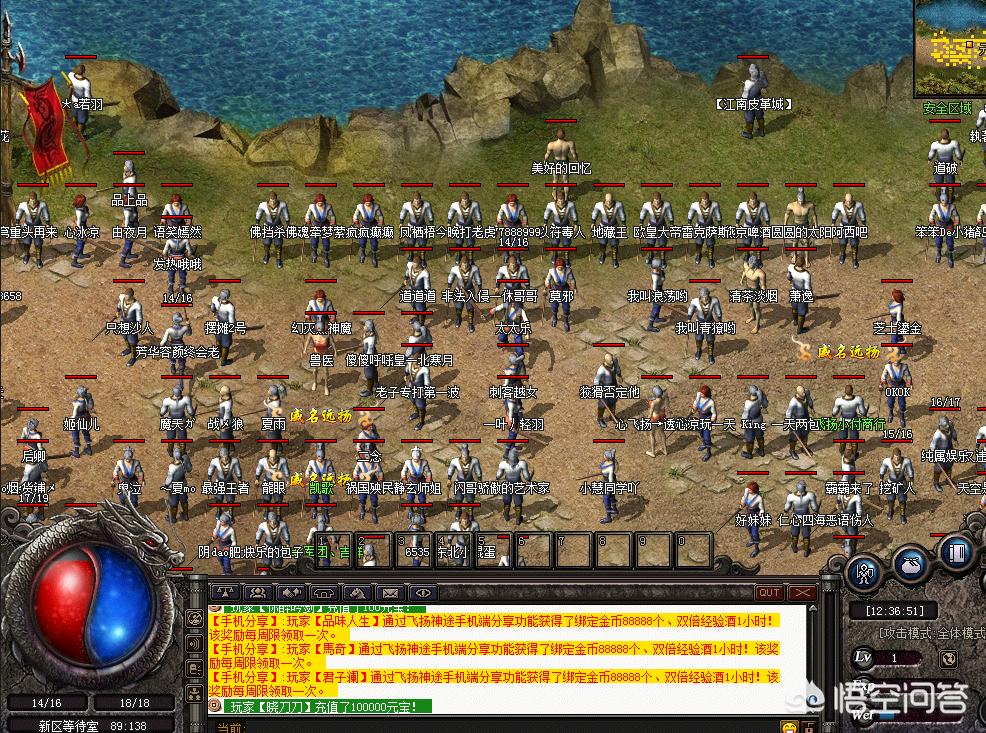Open the mail envelope icon
This screenshot has width=986, height=733.
390,592
